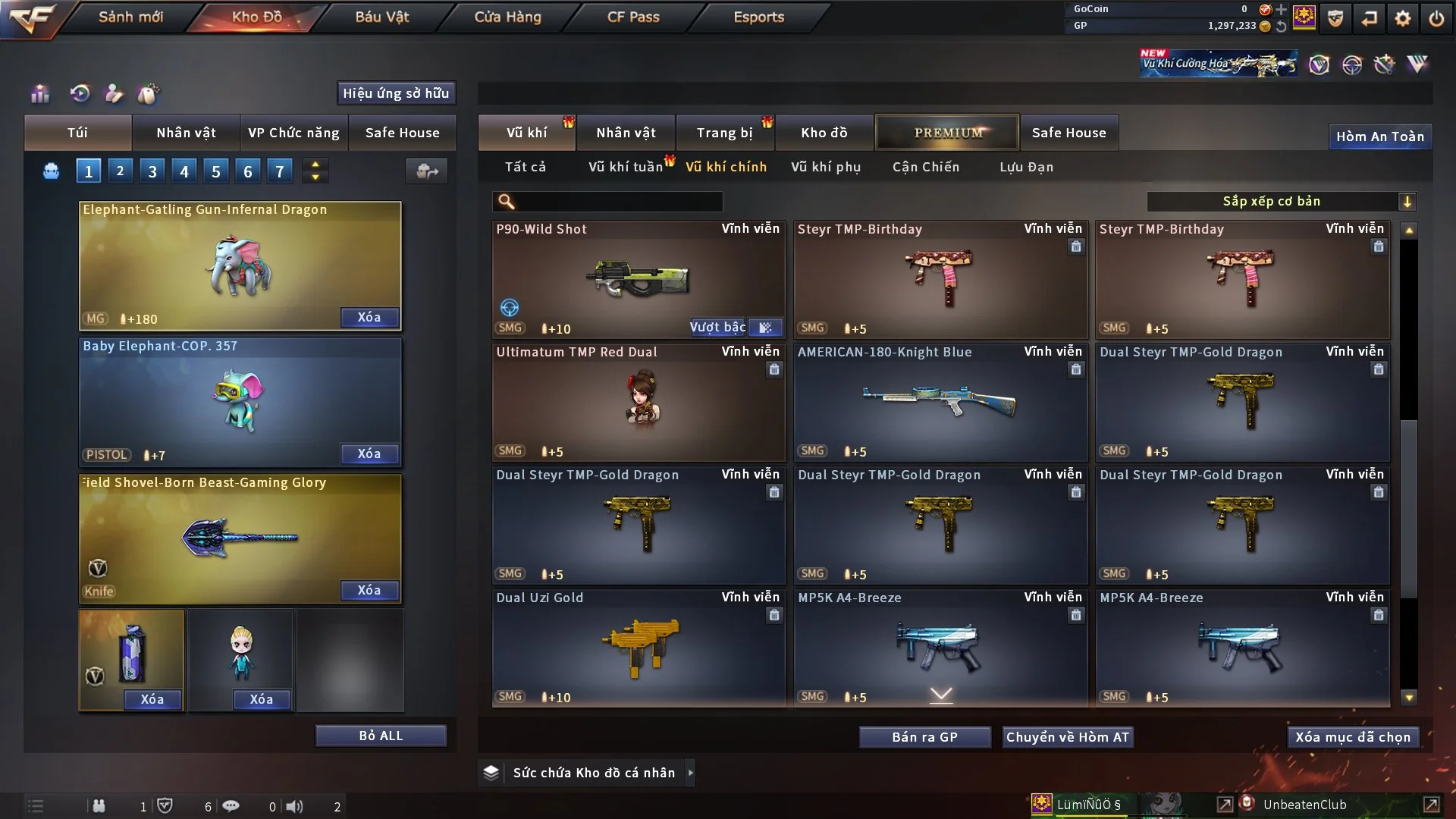Switch to the Nhân vật tab beside Túi
This screenshot has width=1456, height=819.
(186, 133)
